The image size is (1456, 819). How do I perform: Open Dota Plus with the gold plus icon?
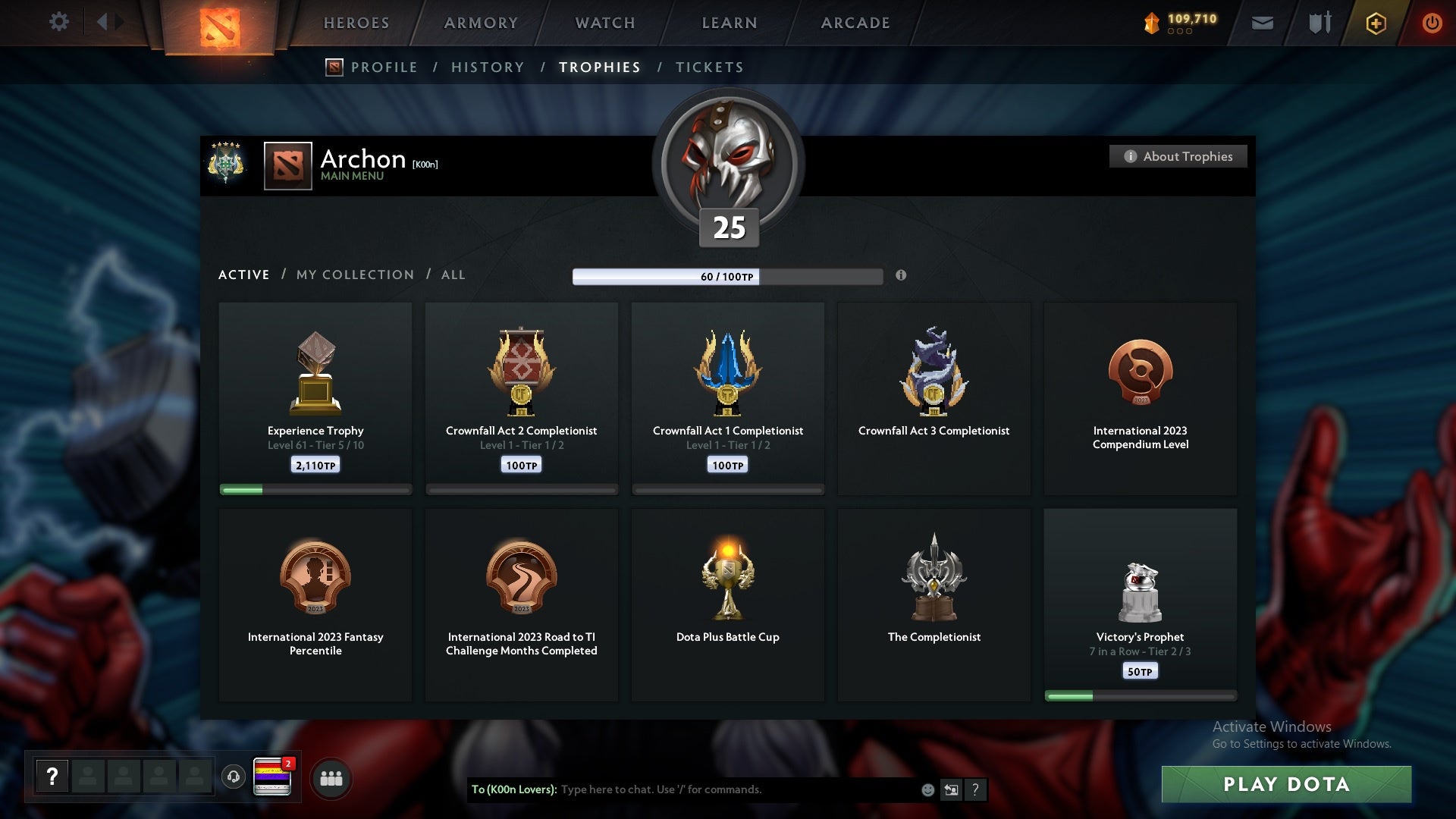point(1375,23)
